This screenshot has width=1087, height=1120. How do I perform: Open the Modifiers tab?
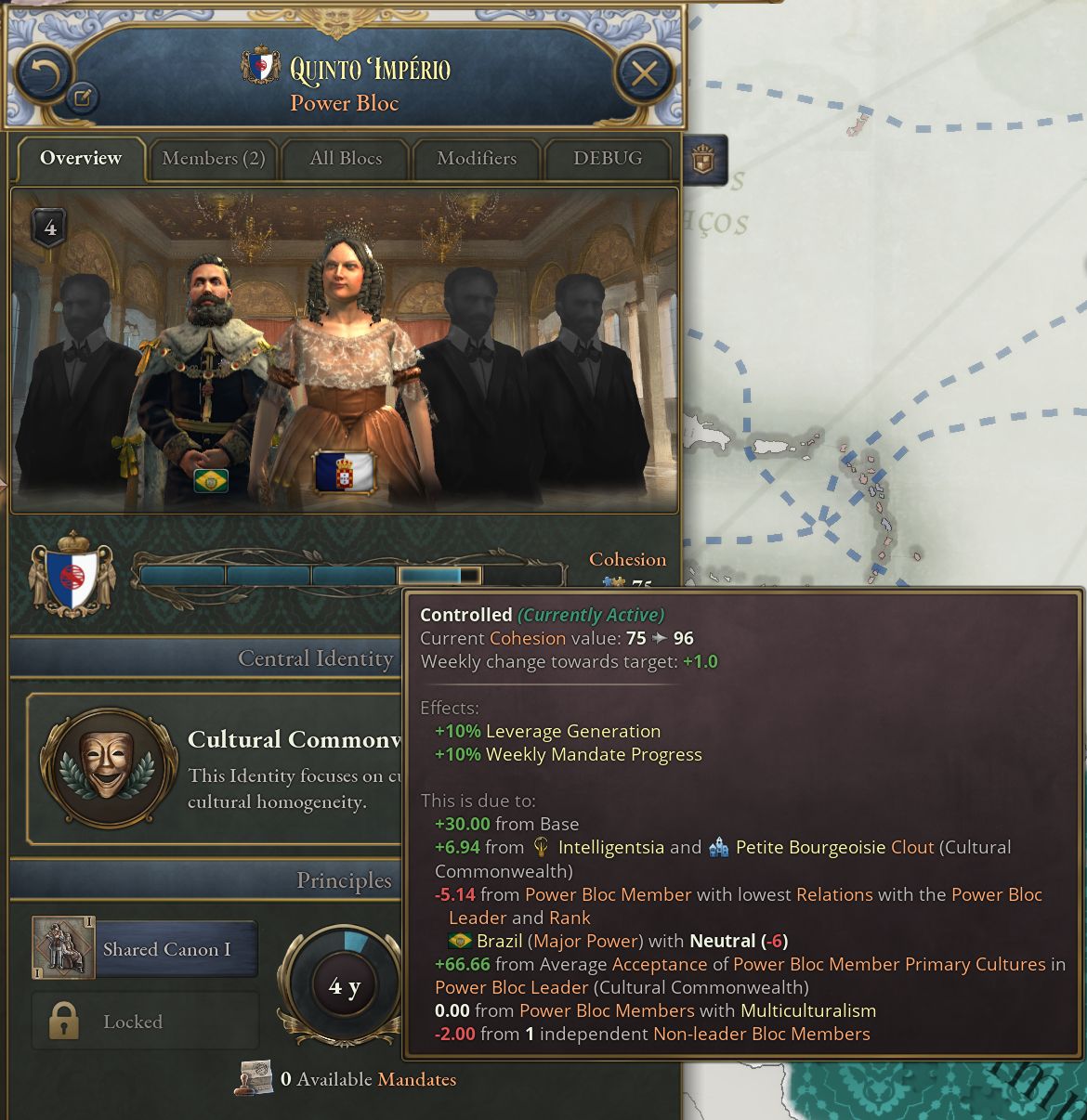477,159
